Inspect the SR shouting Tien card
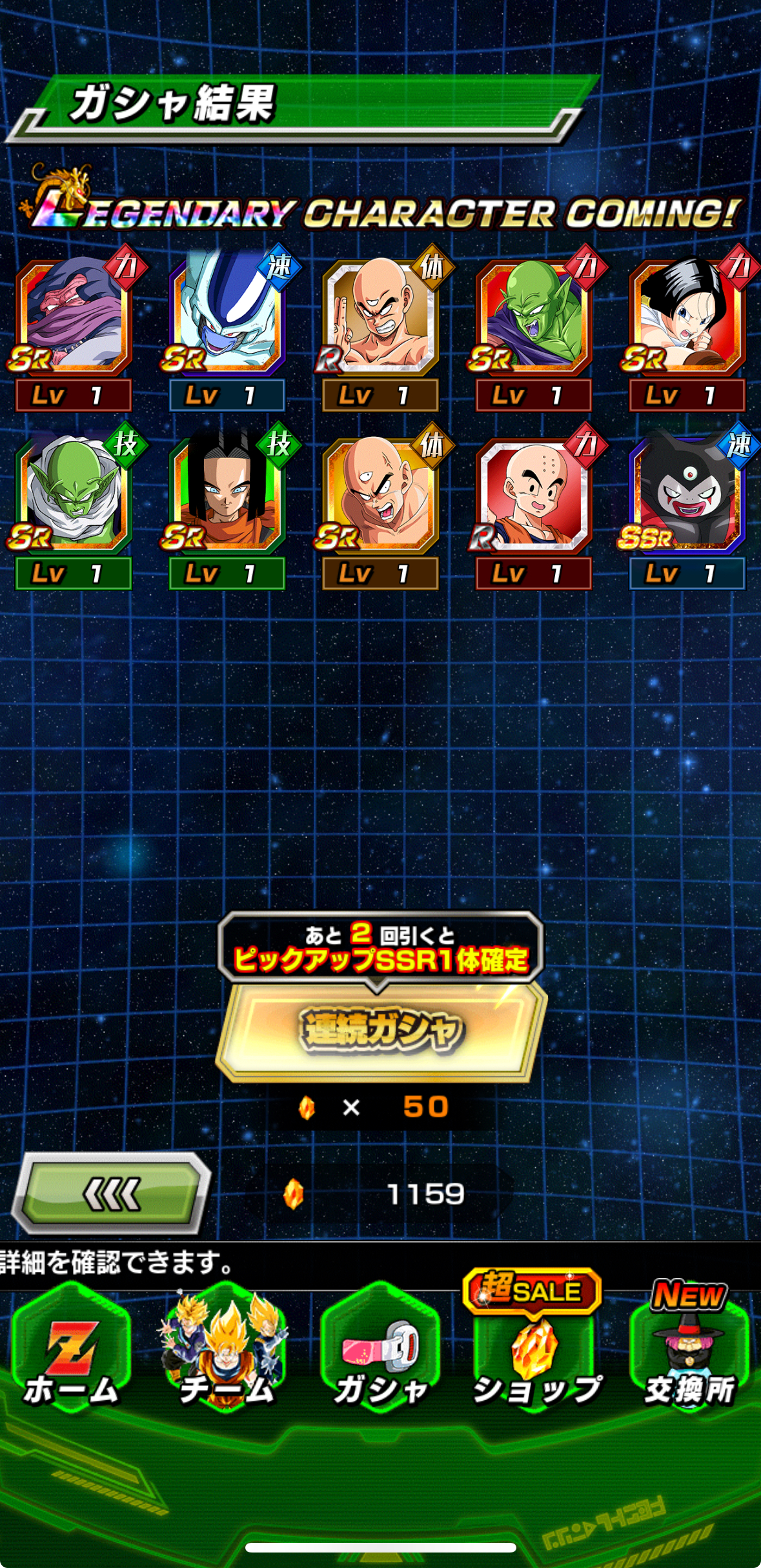This screenshot has height=1568, width=761. [380, 495]
